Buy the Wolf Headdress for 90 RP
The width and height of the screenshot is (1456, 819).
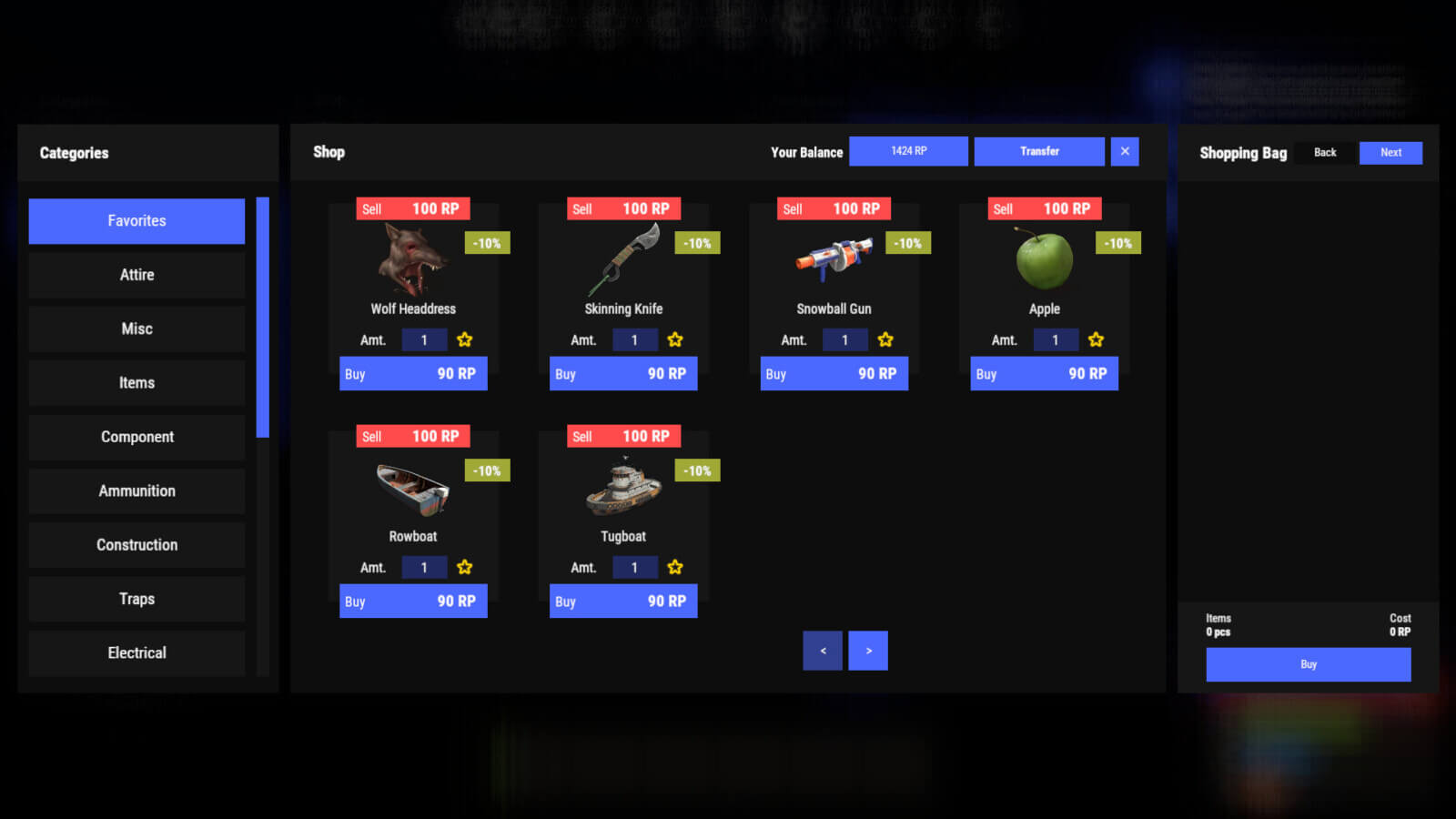coord(412,373)
